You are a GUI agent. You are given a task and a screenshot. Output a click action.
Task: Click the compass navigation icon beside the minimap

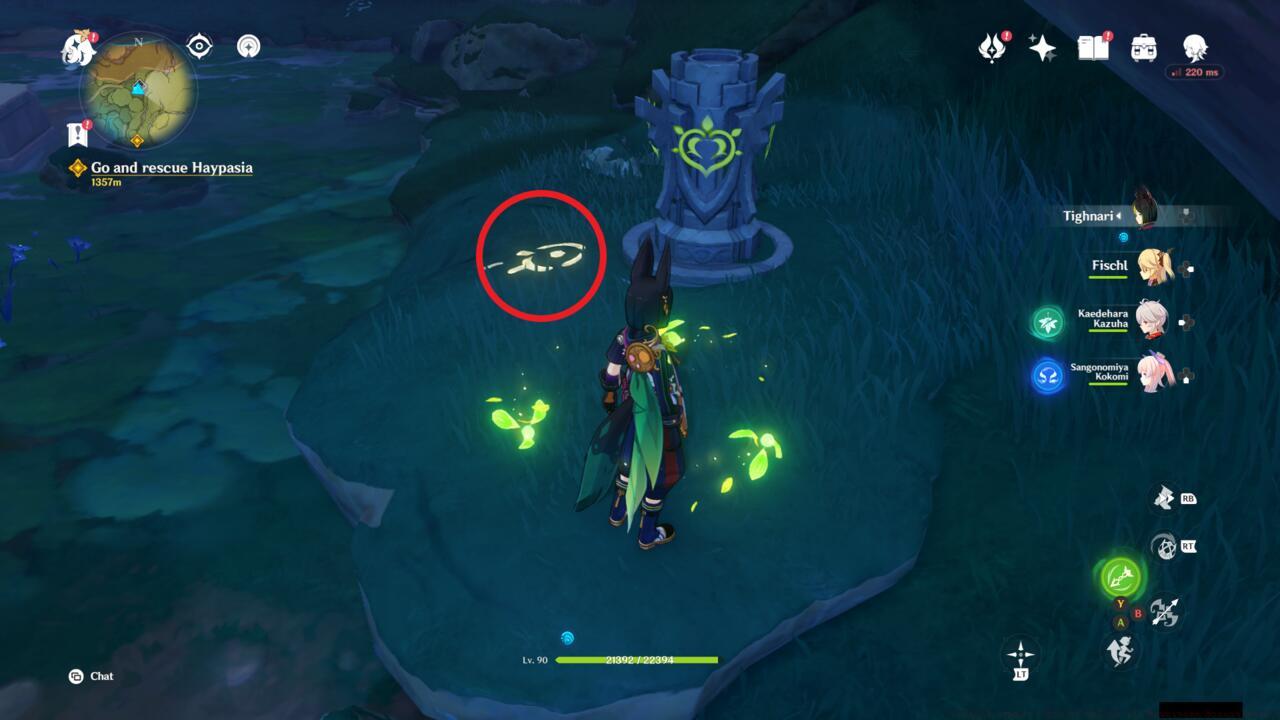pos(248,46)
